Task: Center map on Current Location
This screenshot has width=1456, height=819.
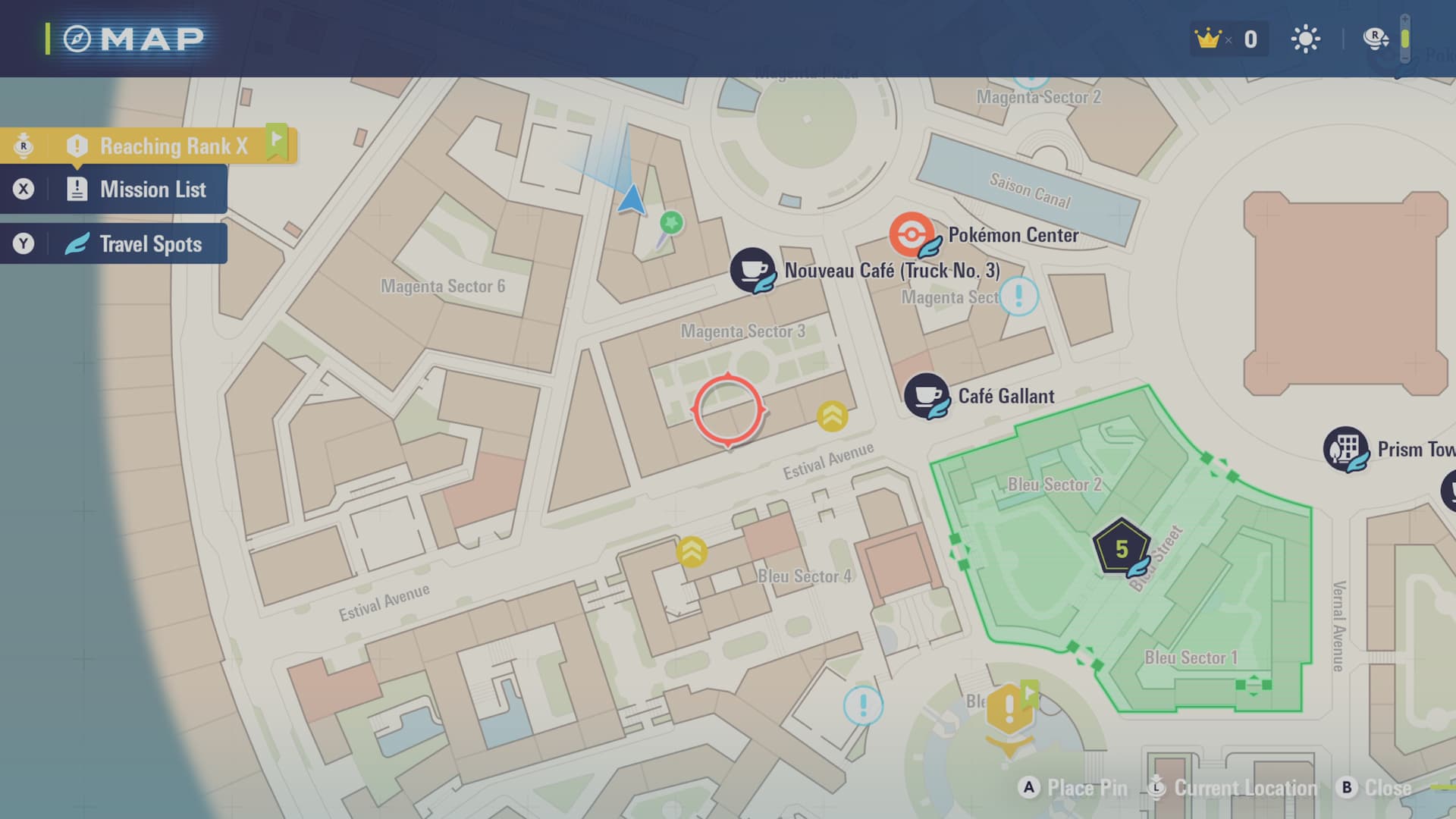Action: [1234, 788]
